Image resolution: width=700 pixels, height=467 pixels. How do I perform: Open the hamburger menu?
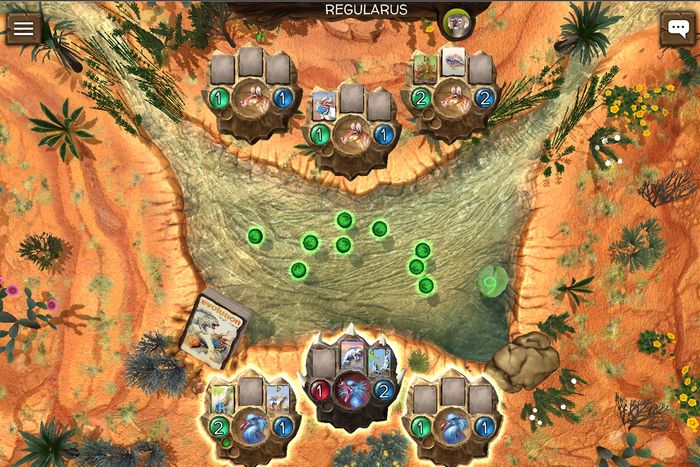23,28
